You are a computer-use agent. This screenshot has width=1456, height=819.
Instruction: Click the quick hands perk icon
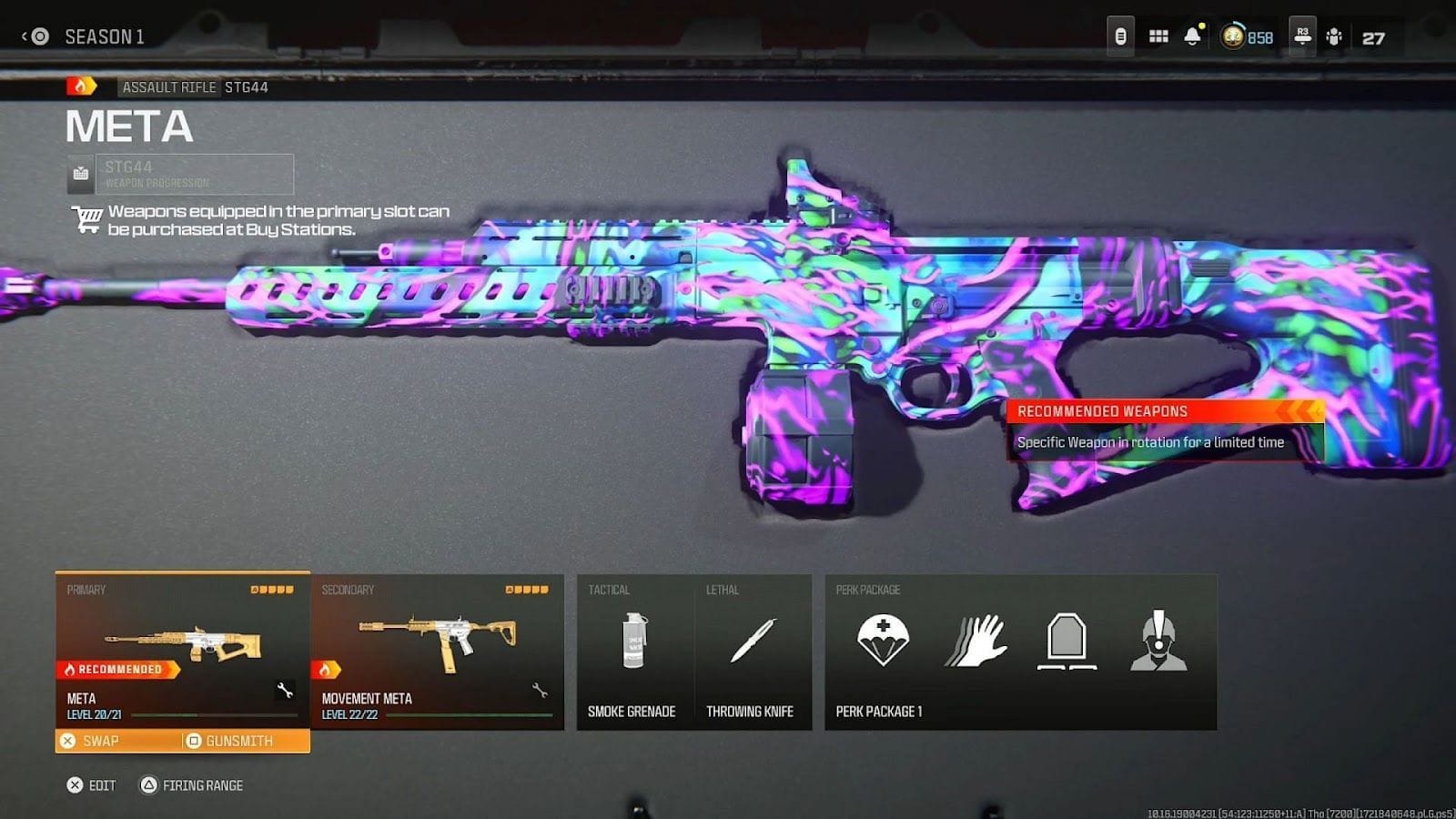coord(976,642)
